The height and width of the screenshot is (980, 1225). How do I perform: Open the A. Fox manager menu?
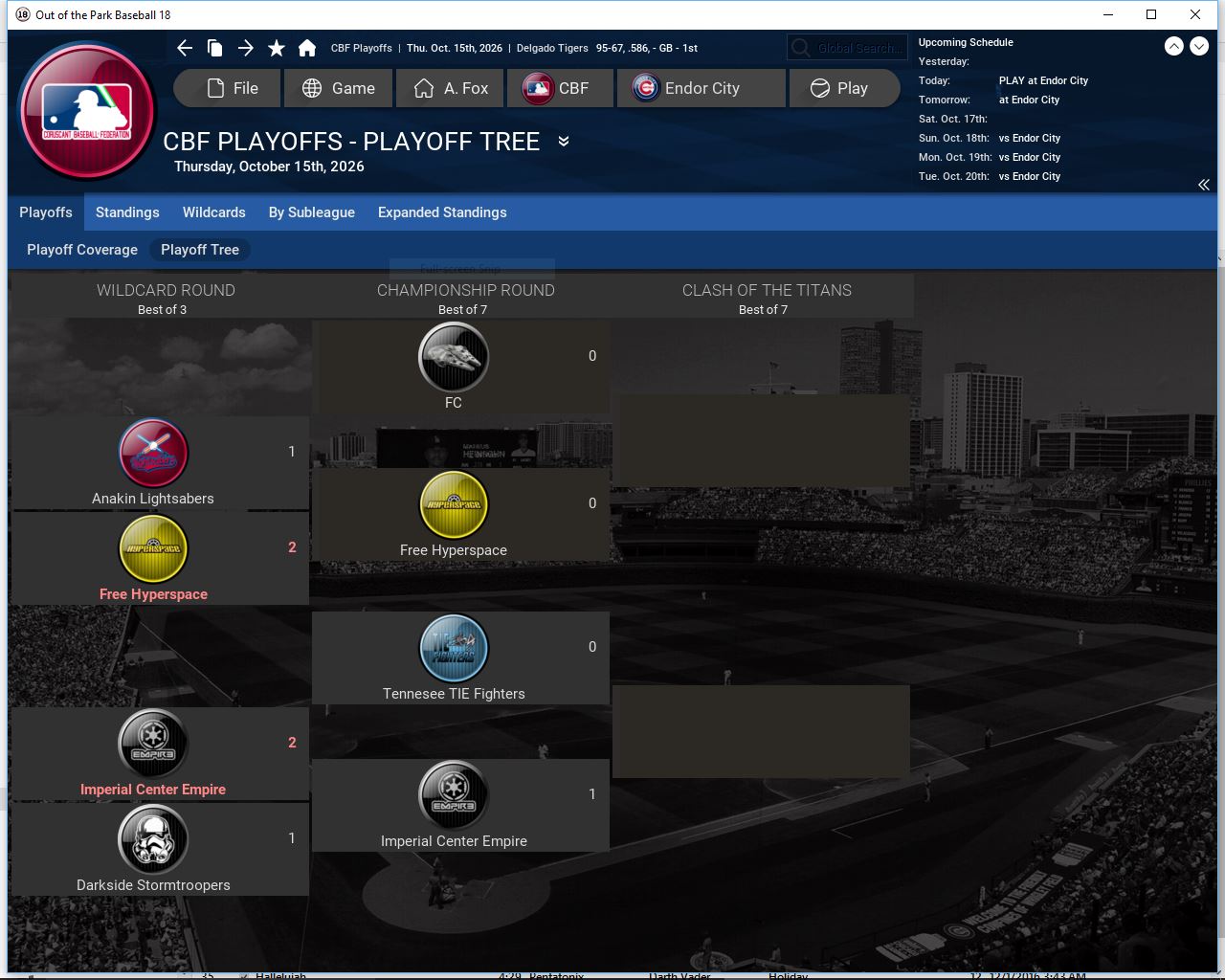451,88
